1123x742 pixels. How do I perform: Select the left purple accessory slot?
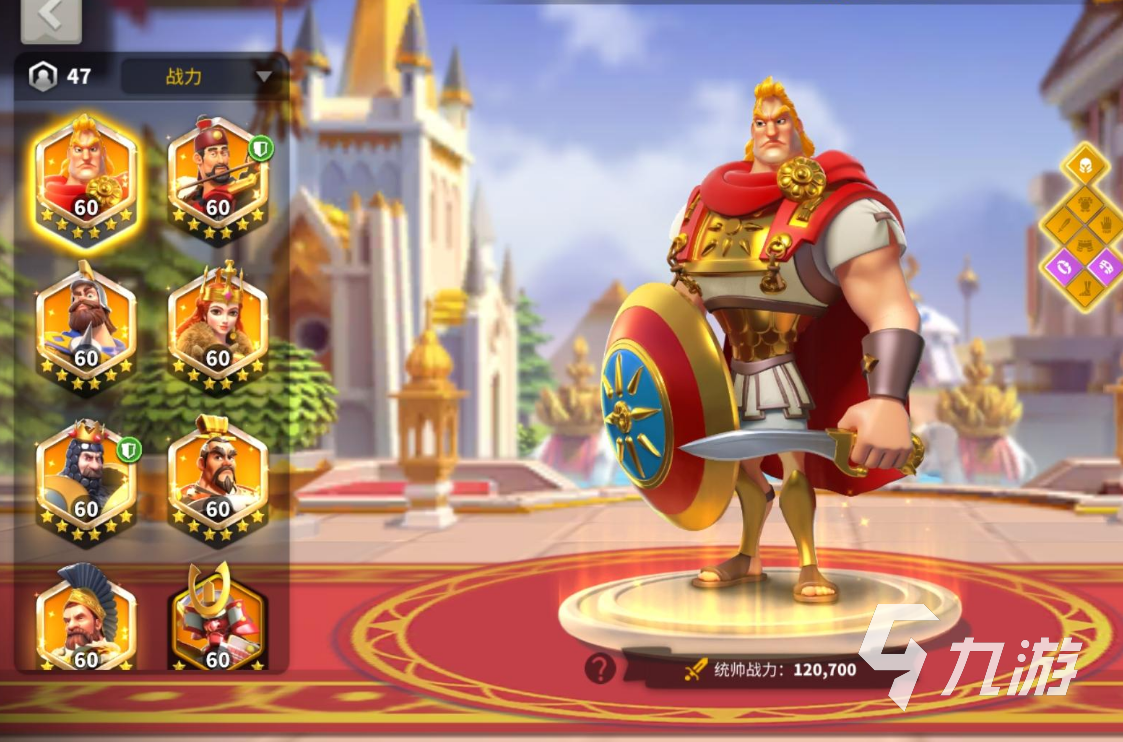(1062, 266)
